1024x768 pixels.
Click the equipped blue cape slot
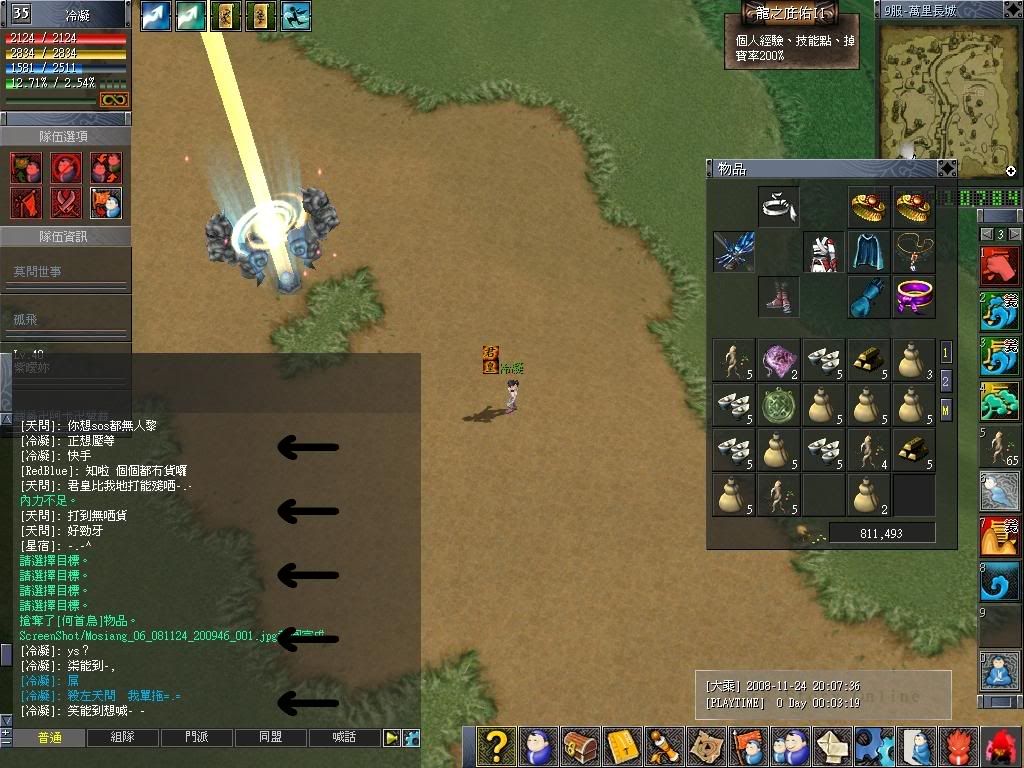pyautogui.click(x=868, y=251)
